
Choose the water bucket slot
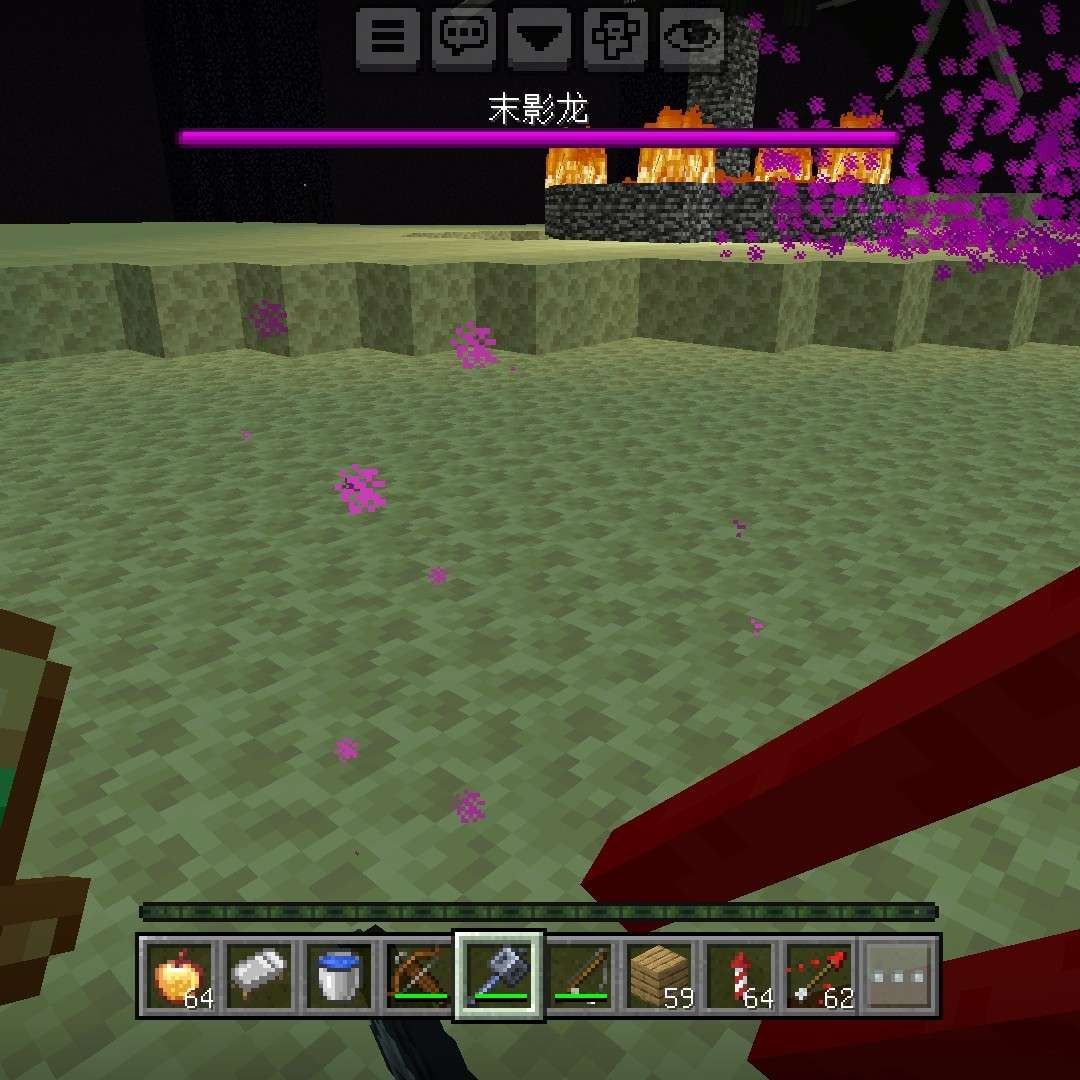tap(338, 976)
